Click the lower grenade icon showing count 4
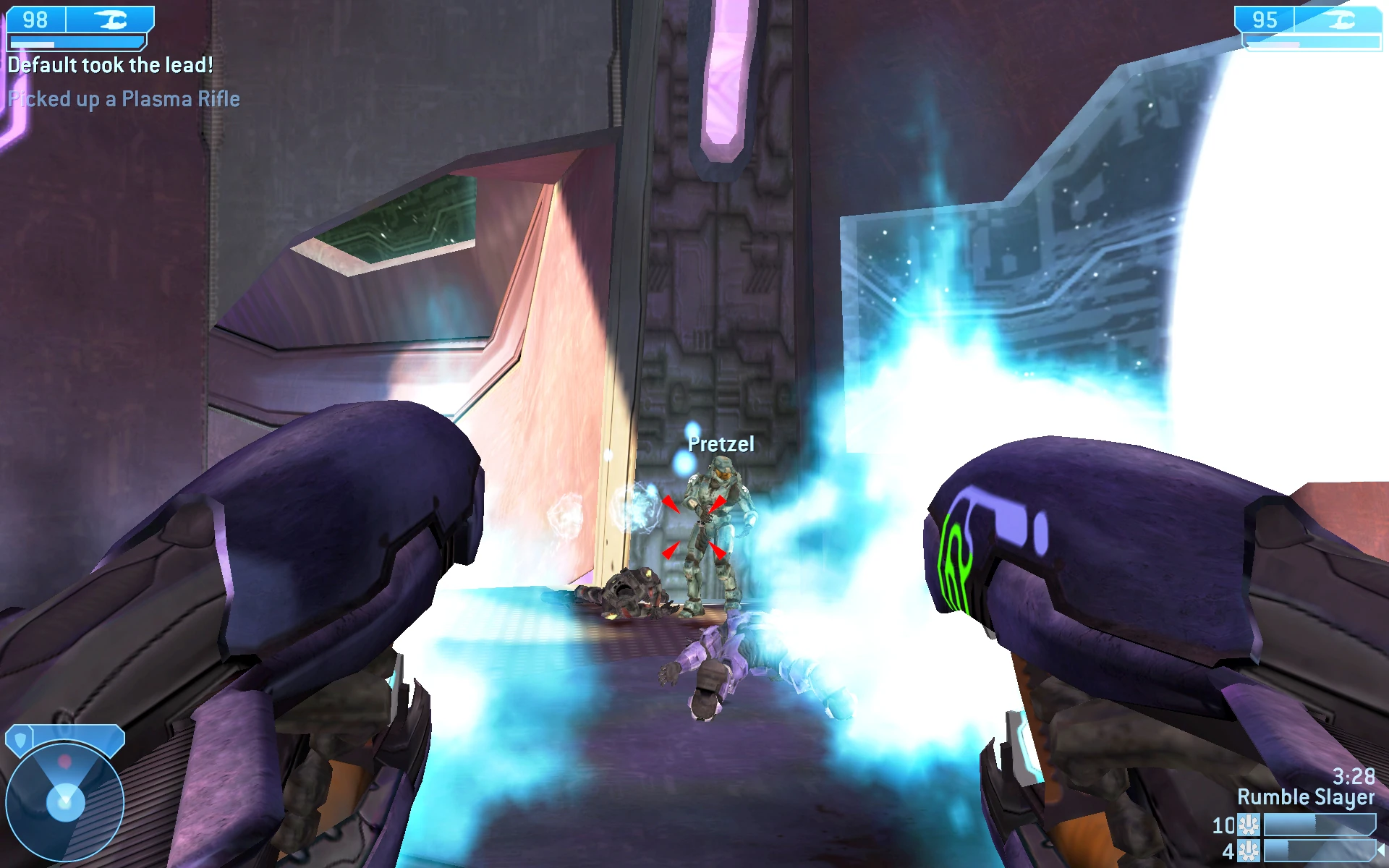Image resolution: width=1389 pixels, height=868 pixels. (1248, 851)
